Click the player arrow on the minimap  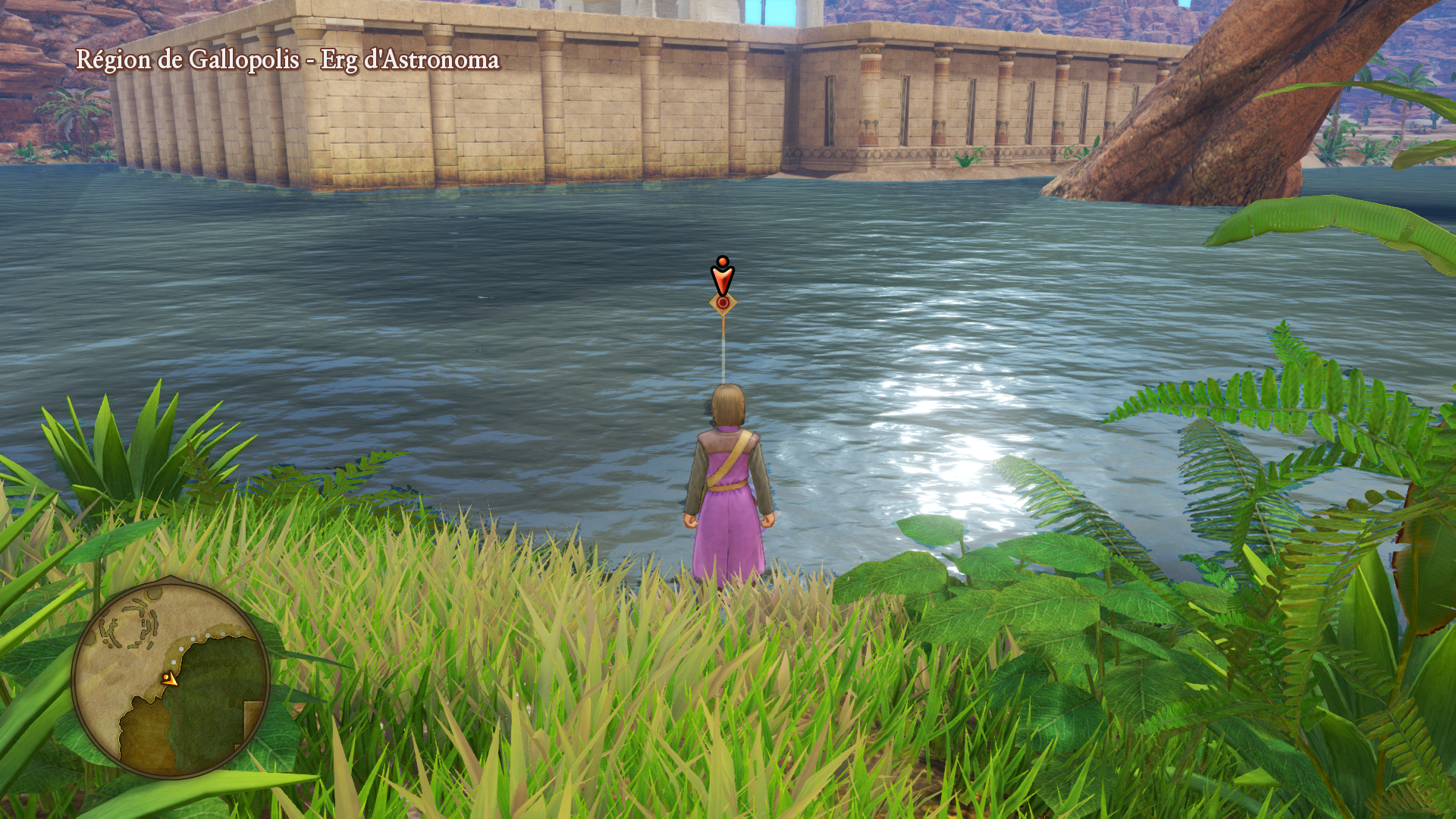pyautogui.click(x=169, y=679)
